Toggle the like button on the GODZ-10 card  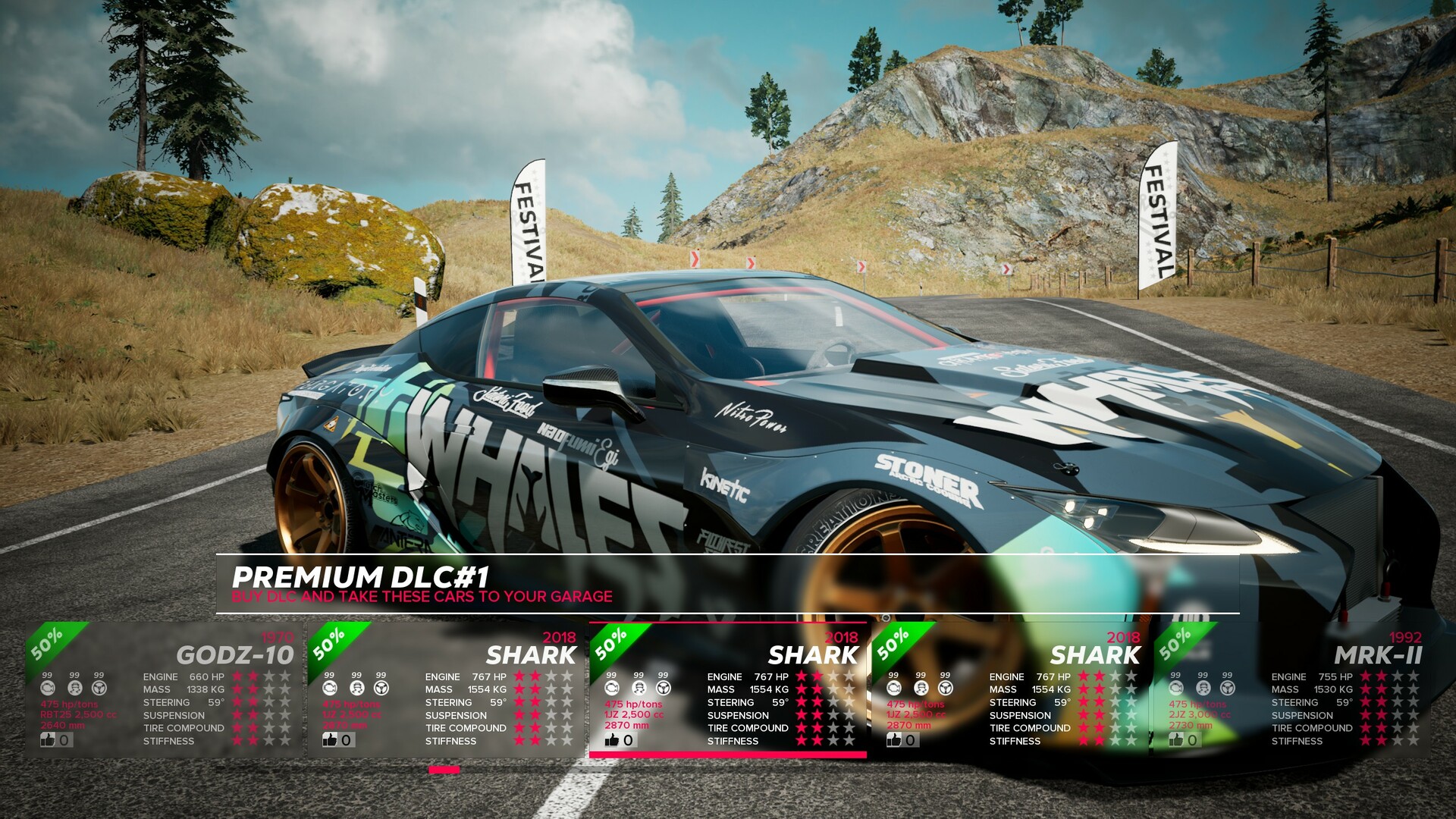[x=53, y=739]
